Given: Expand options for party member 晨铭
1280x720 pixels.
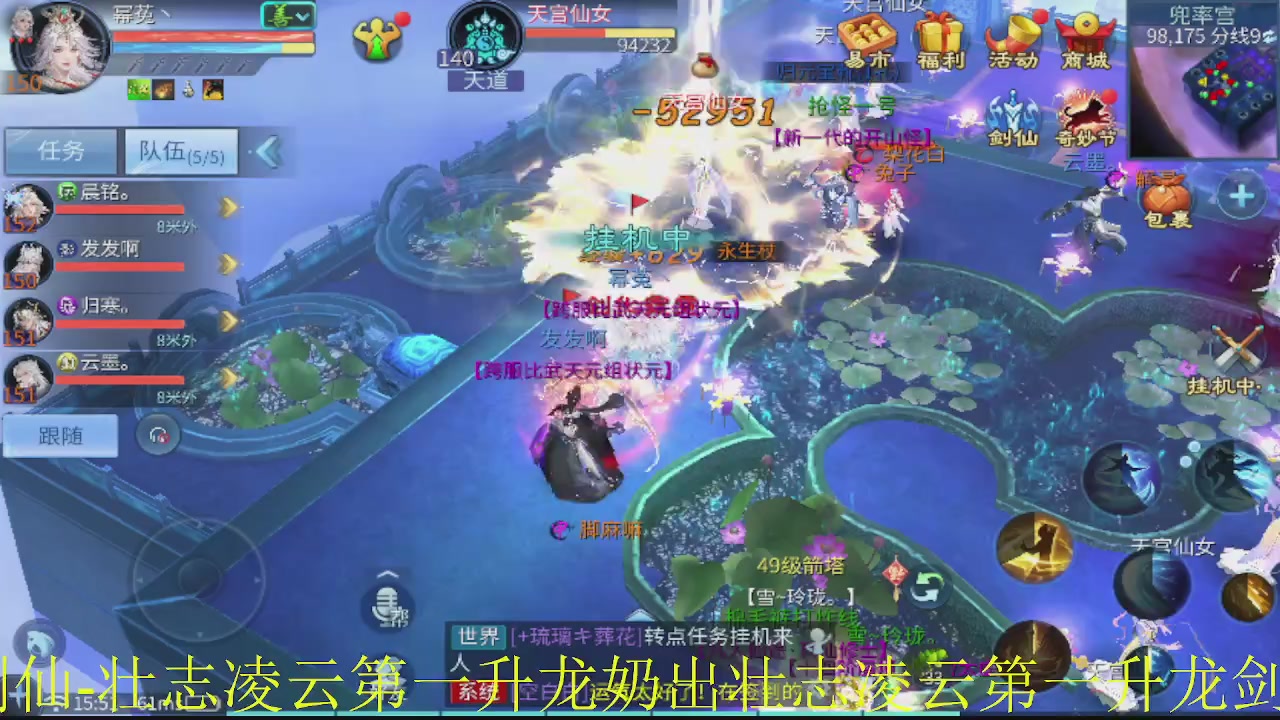Looking at the screenshot, I should pyautogui.click(x=228, y=208).
